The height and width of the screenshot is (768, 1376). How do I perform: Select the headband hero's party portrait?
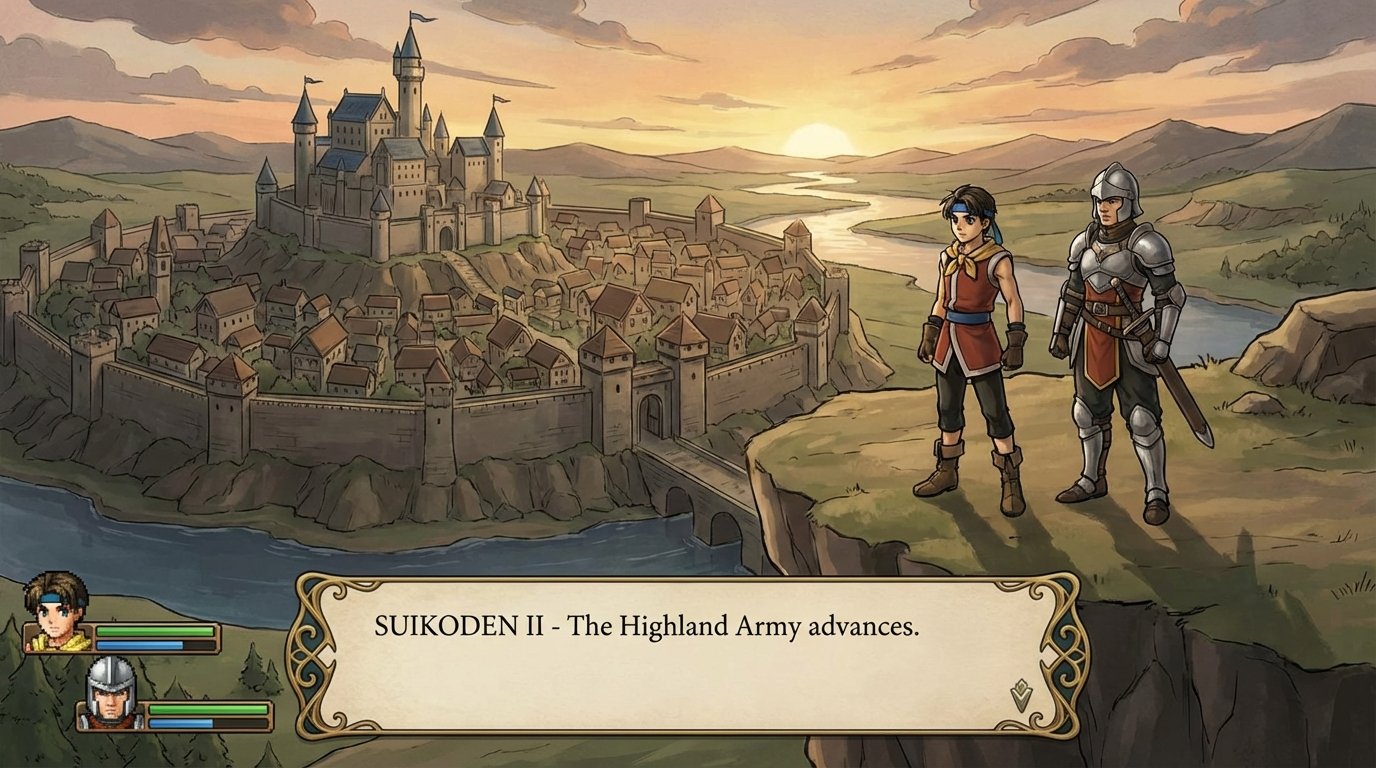[x=56, y=611]
